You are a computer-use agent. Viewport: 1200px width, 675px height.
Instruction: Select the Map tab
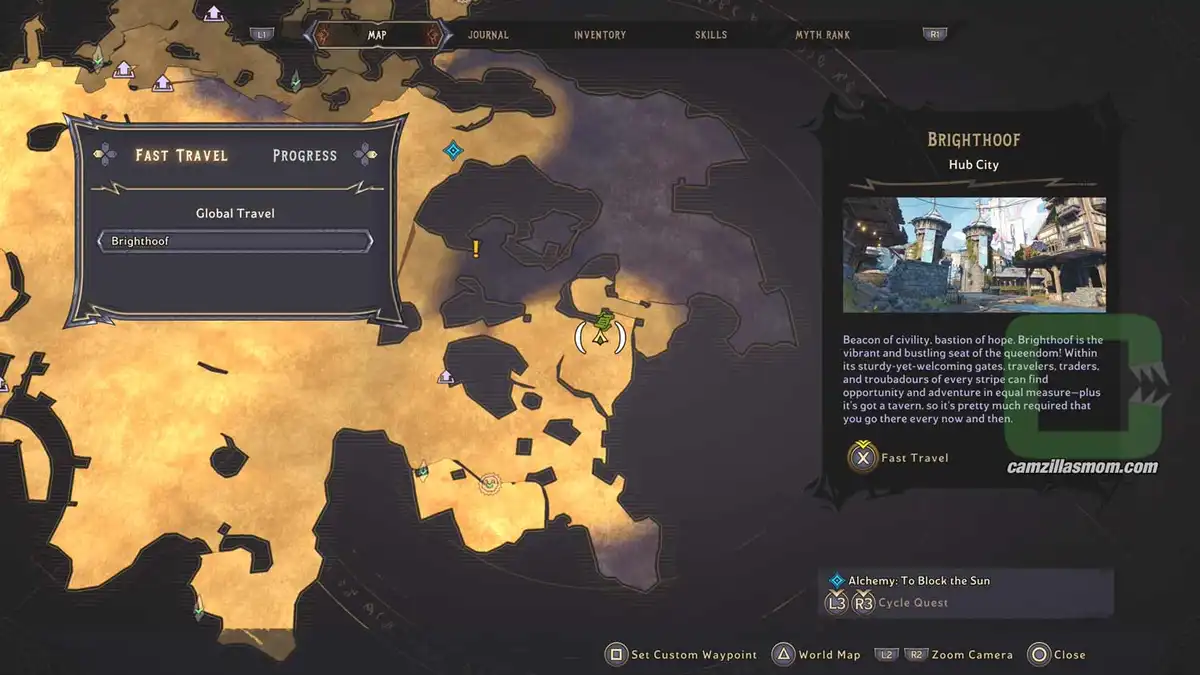(x=377, y=35)
